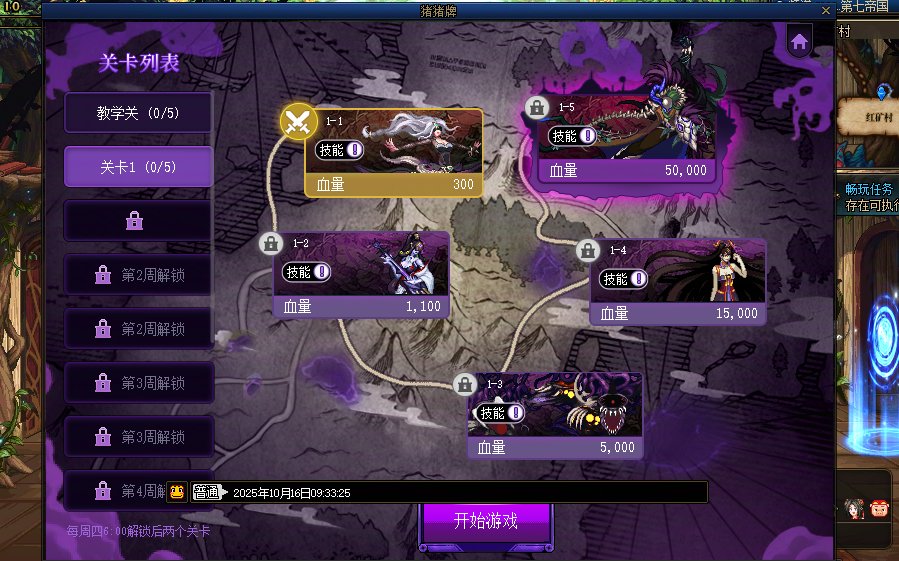Click the home icon button
Screen dimensions: 899x561
tap(799, 42)
